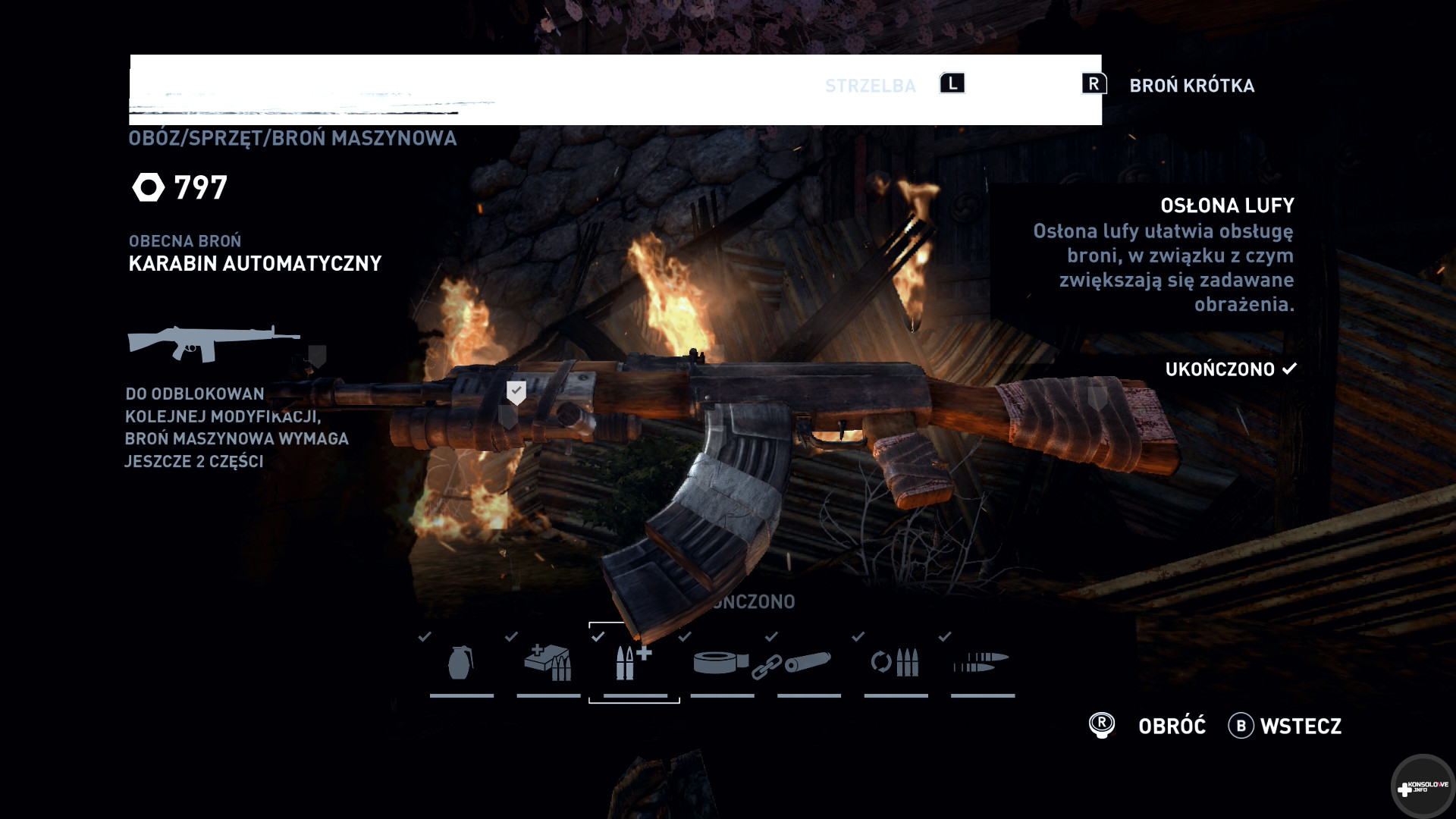Activate the Obróć rotate option
Screen dimensions: 1456x819
[x=1171, y=726]
